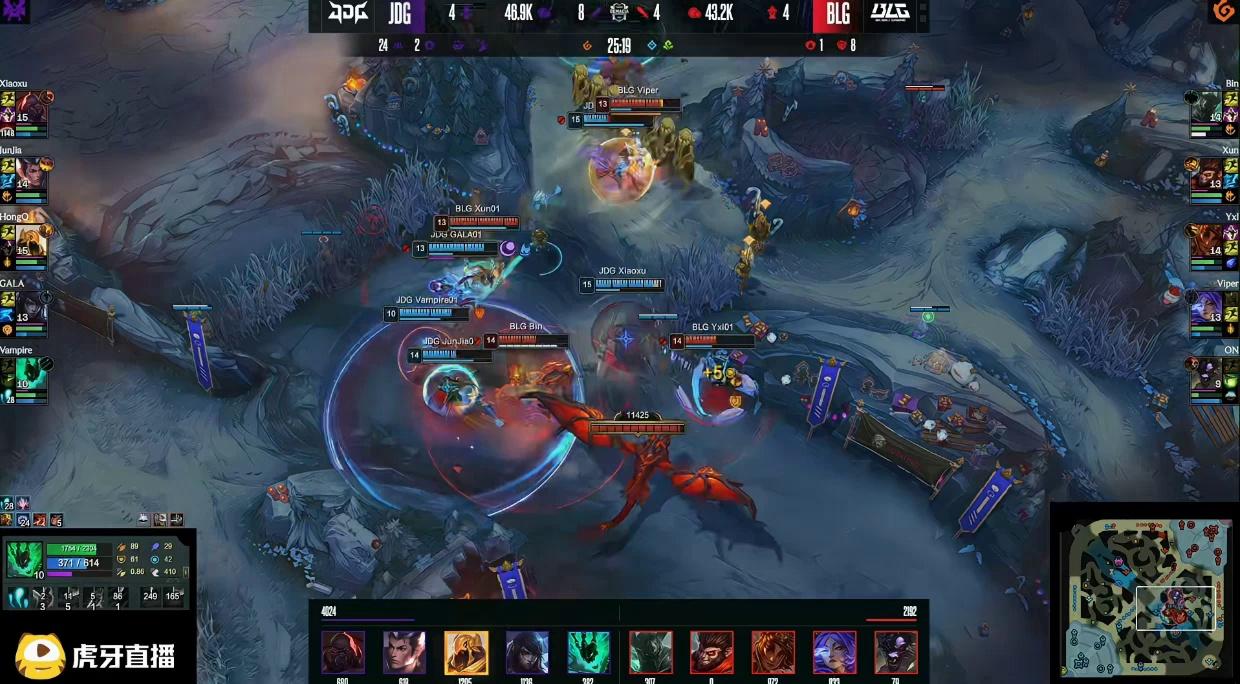Click the Wukong portrait in the damage panel

click(x=712, y=652)
